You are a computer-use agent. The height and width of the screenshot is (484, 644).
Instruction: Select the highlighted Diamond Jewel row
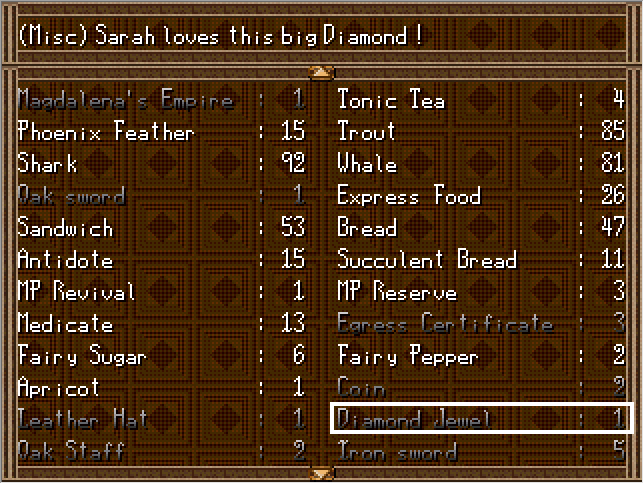click(482, 418)
